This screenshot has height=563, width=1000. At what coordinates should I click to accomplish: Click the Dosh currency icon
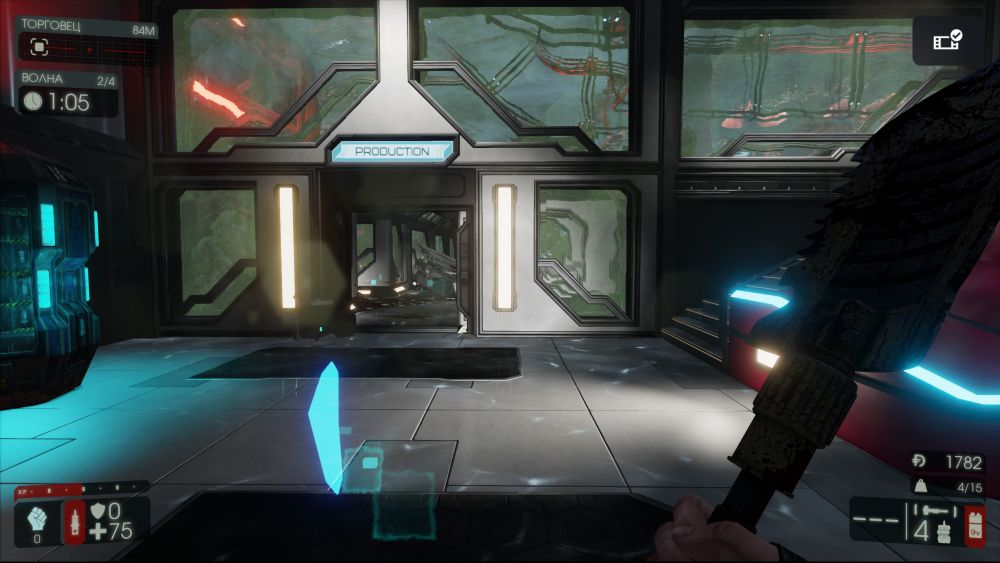tap(919, 461)
